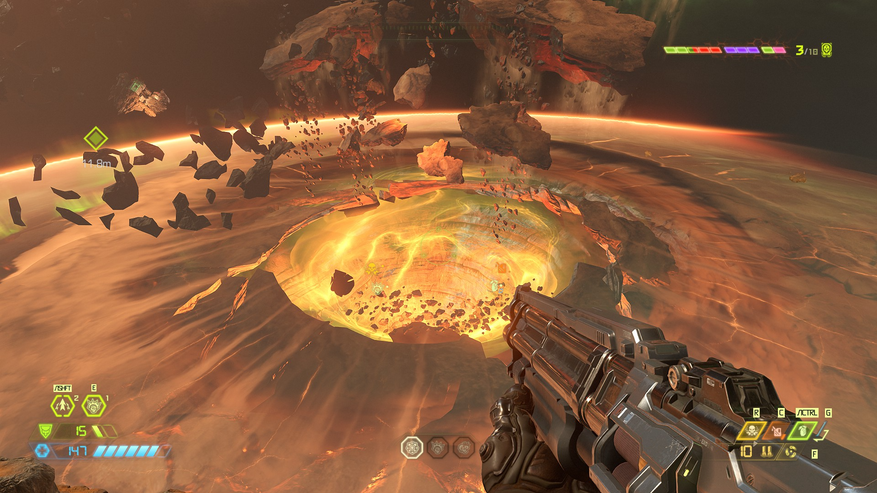
Task: Select the highlighted rune hexagon
Action: click(412, 447)
